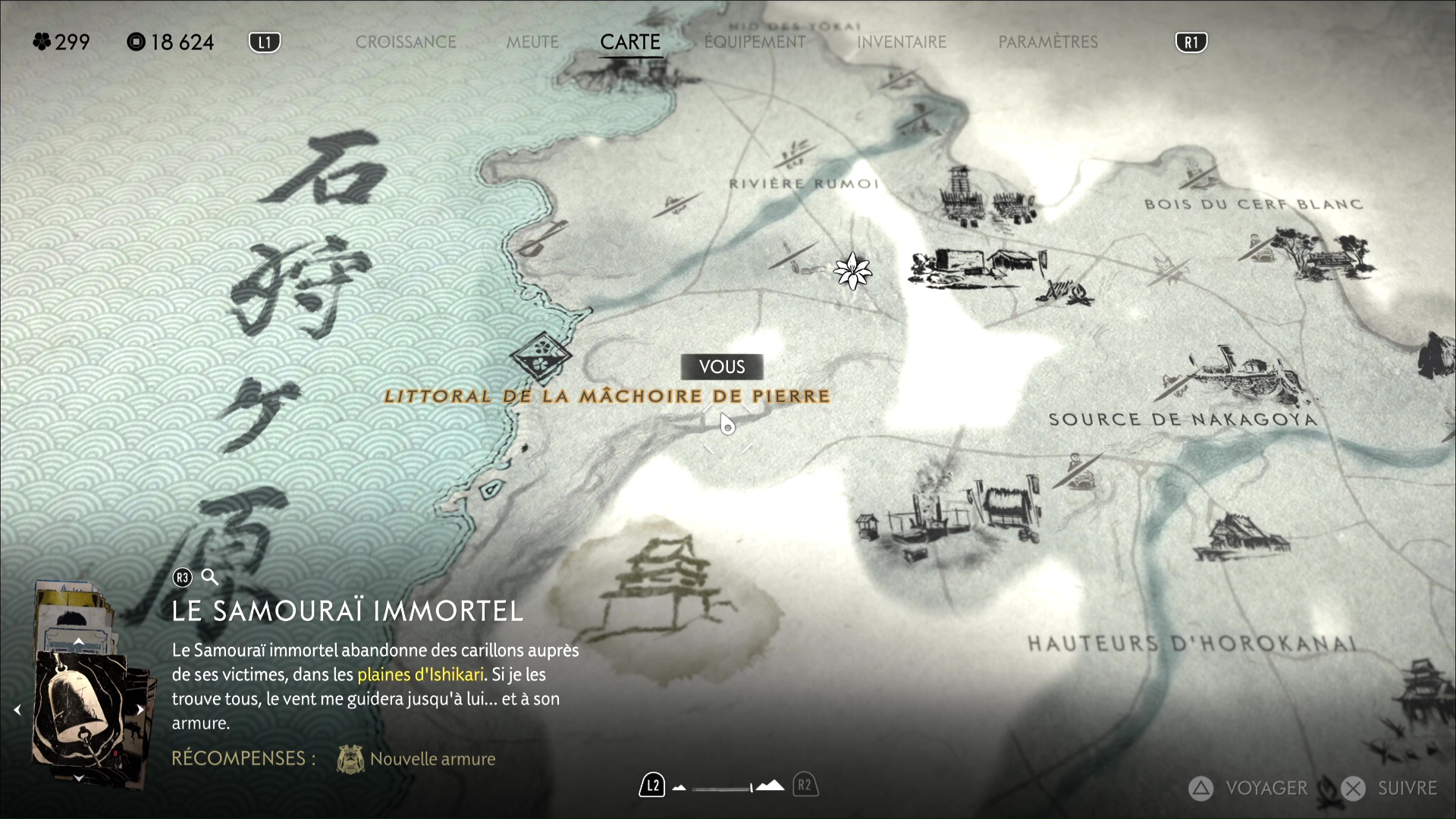Image resolution: width=1456 pixels, height=819 pixels.
Task: Switch to the Croissance tab
Action: tap(406, 42)
